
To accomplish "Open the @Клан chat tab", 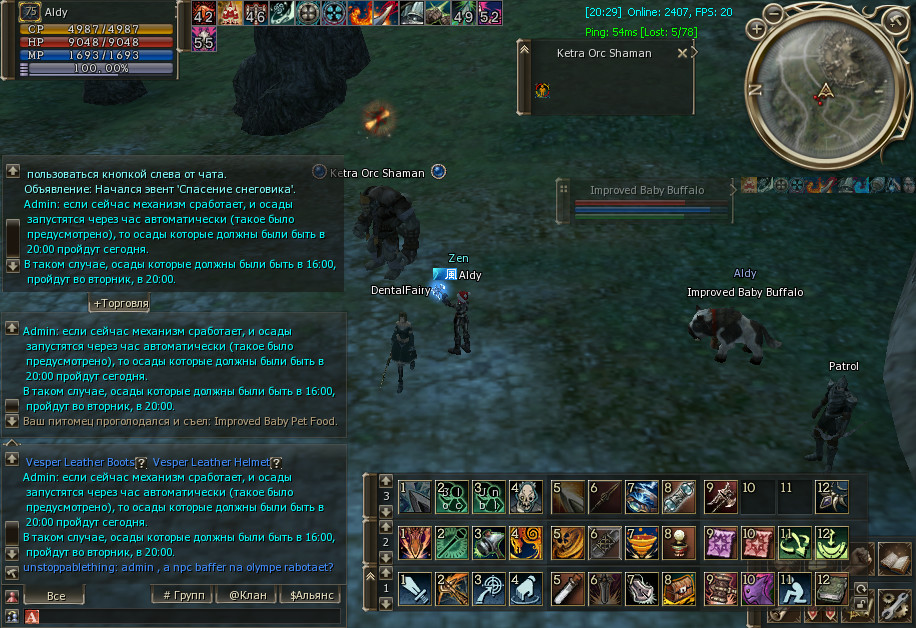I will (x=248, y=596).
